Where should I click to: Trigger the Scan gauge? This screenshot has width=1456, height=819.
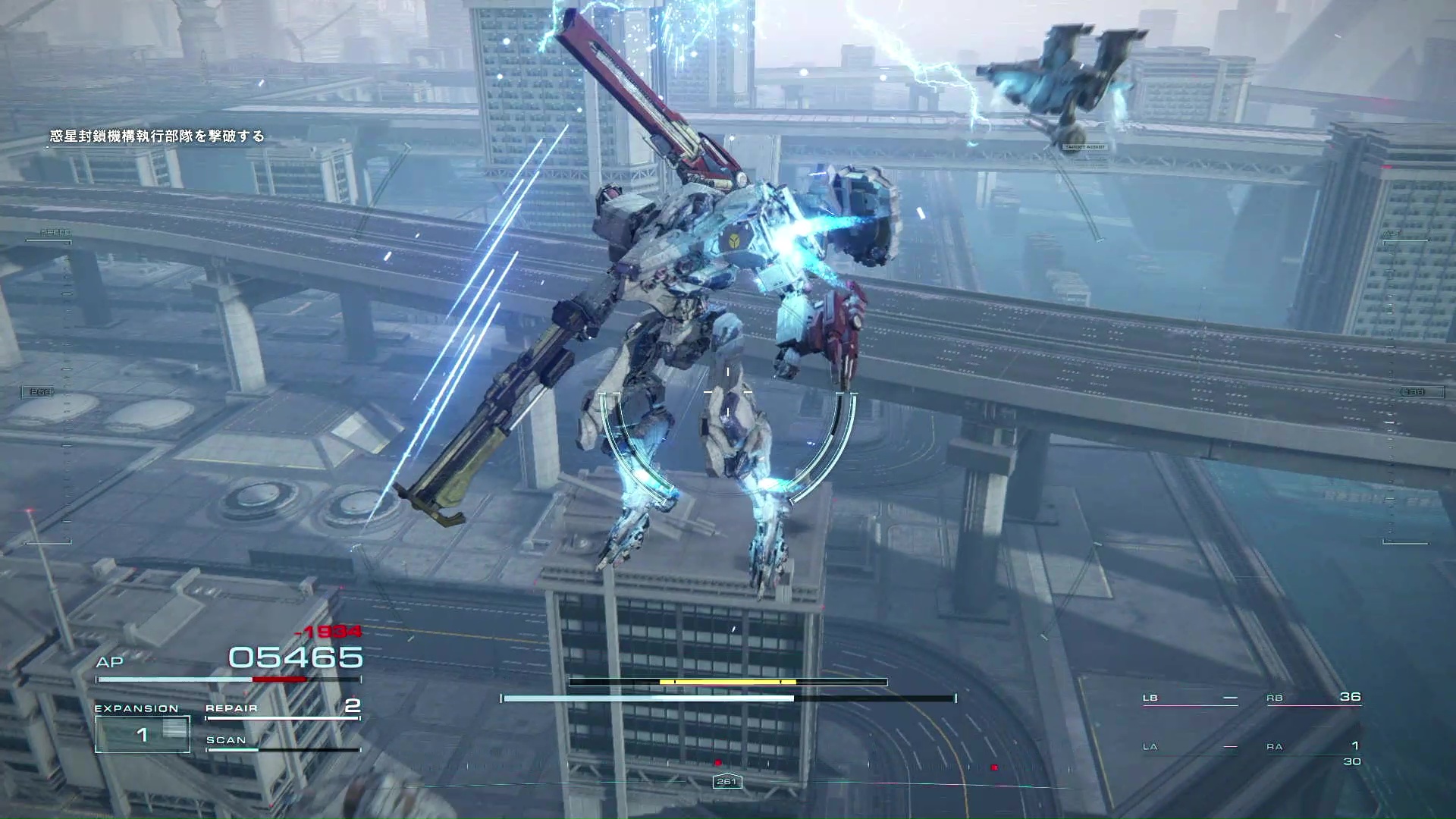coord(282,742)
